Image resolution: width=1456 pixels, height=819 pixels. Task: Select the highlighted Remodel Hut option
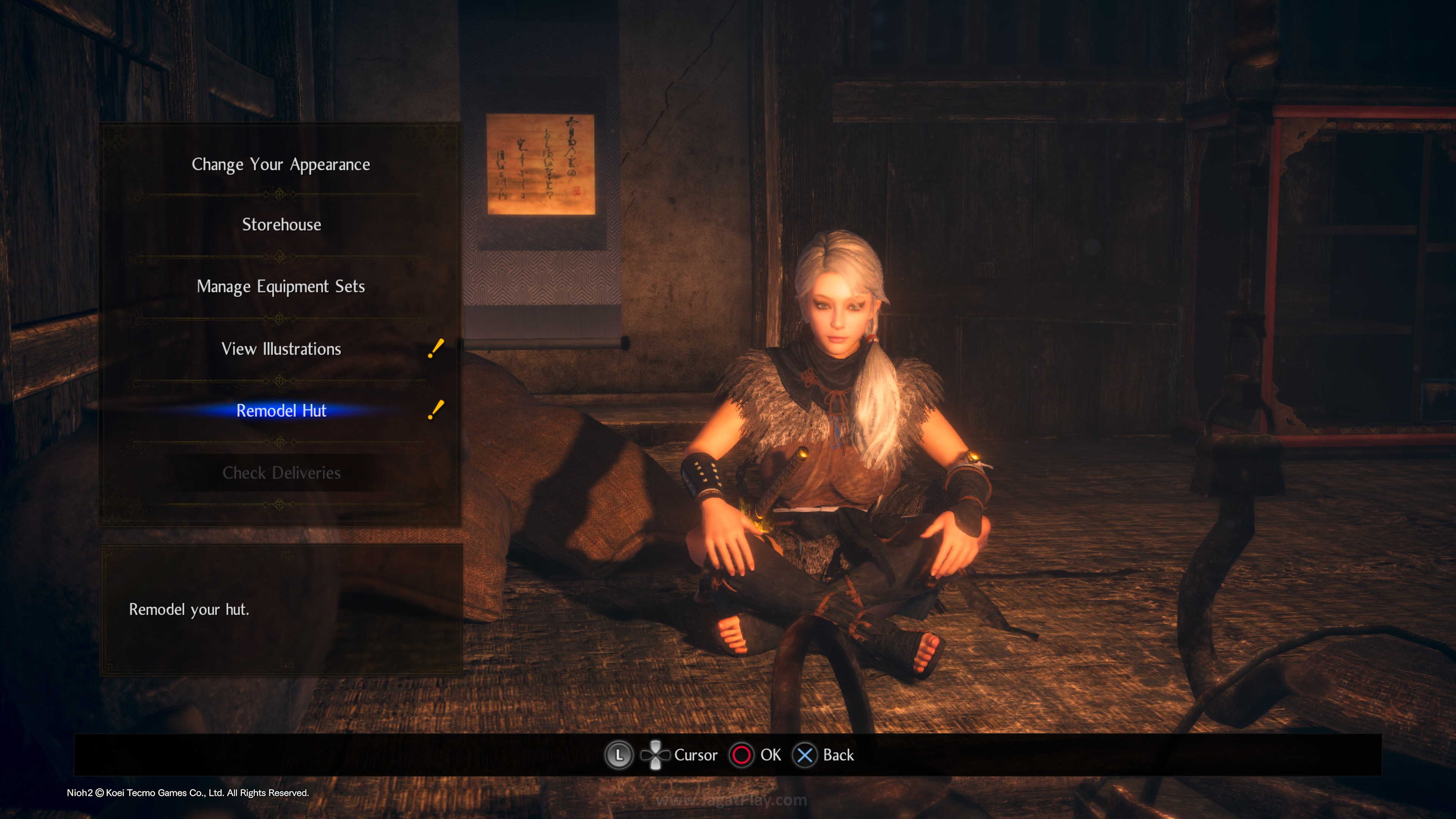pos(281,411)
